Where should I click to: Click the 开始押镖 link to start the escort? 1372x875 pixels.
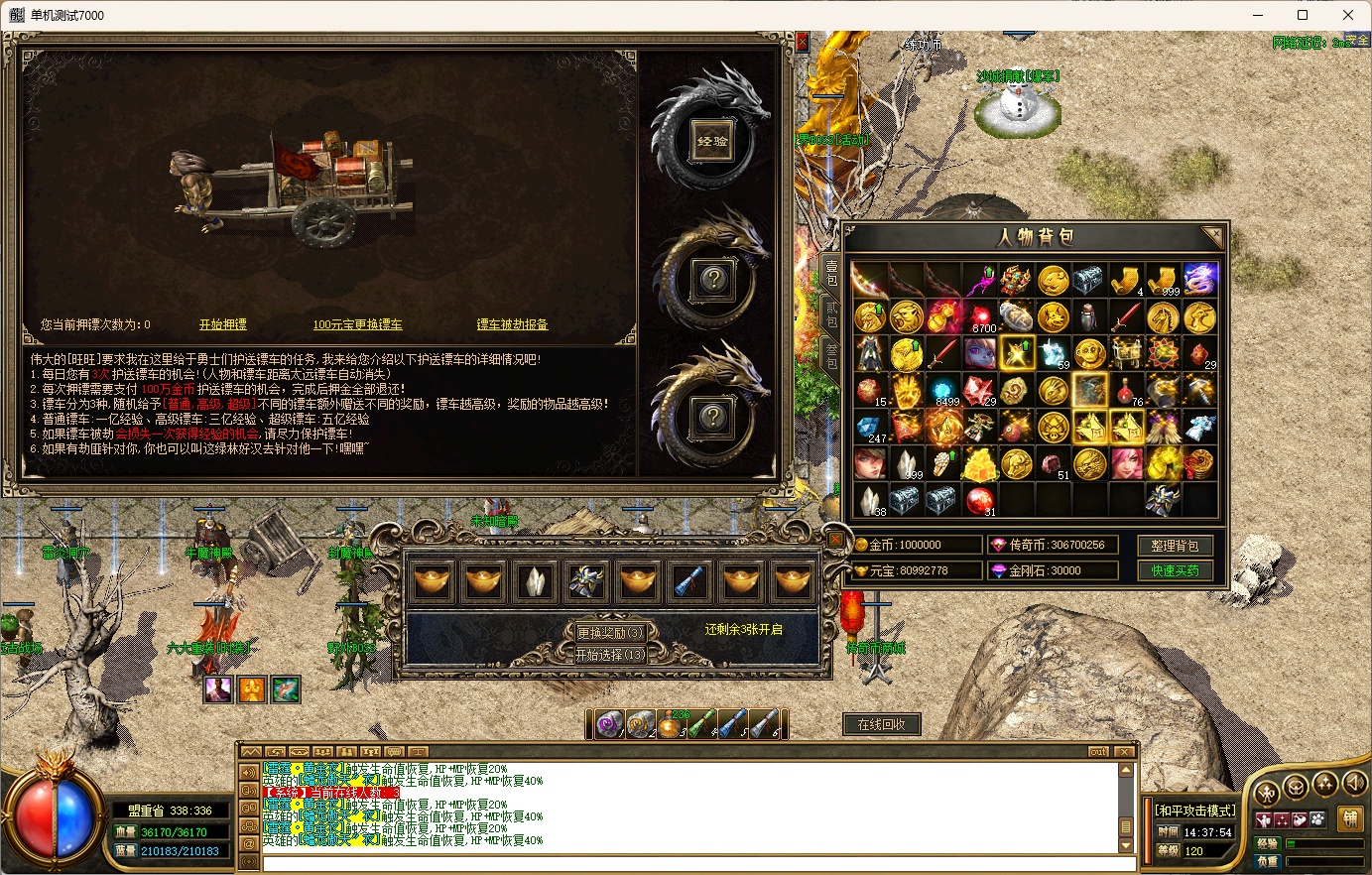222,324
